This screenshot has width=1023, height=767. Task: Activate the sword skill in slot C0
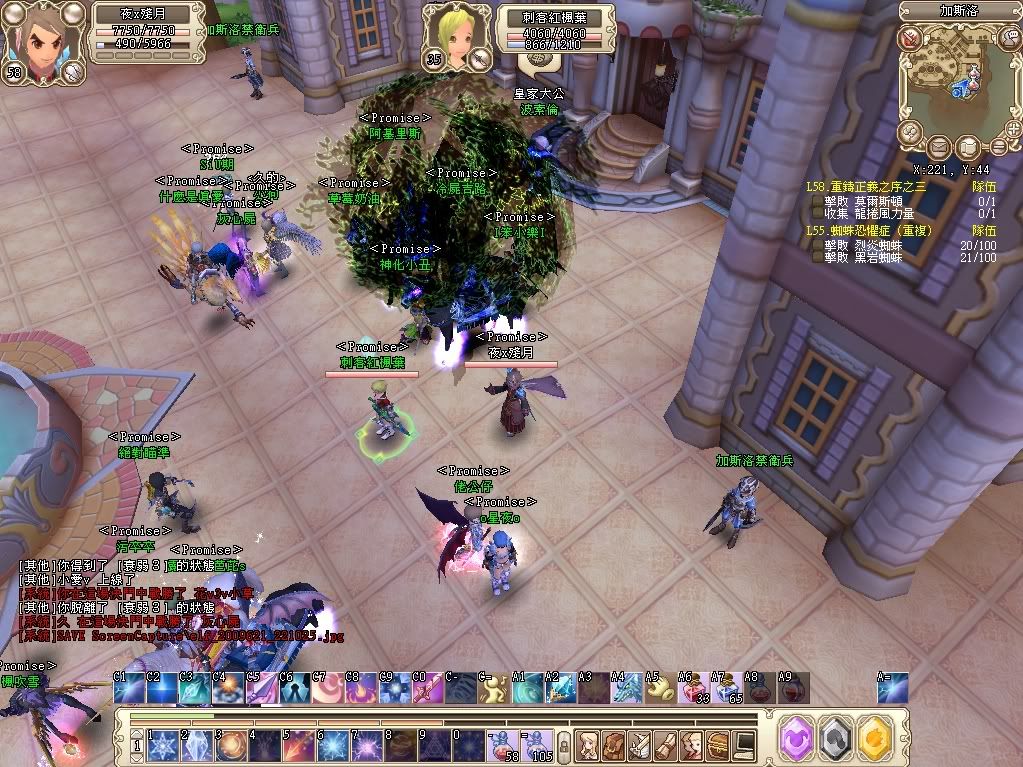[x=424, y=689]
